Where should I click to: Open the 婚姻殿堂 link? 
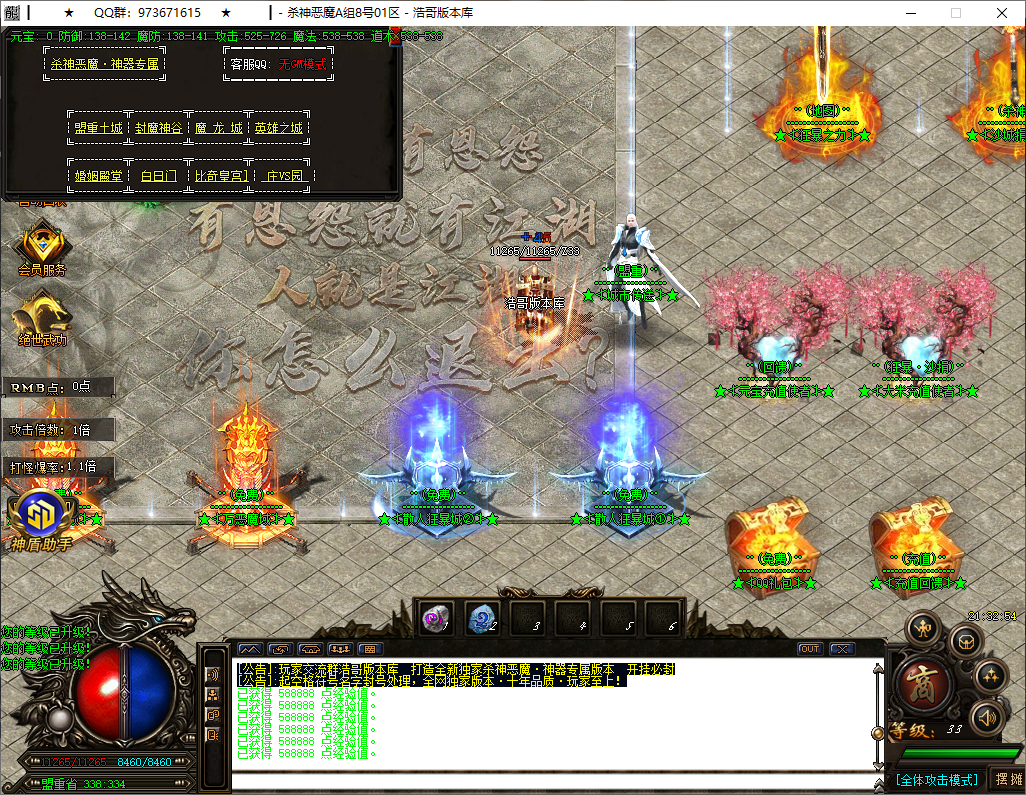(x=97, y=176)
